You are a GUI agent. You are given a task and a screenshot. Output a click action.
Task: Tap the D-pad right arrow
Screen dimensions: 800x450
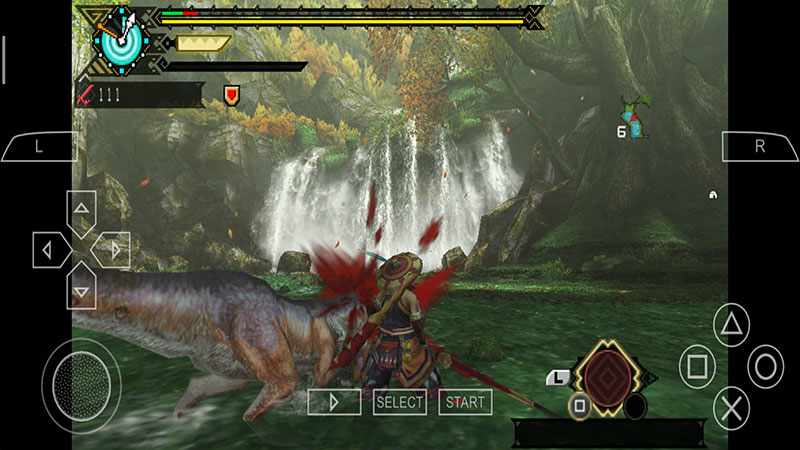[x=113, y=249]
